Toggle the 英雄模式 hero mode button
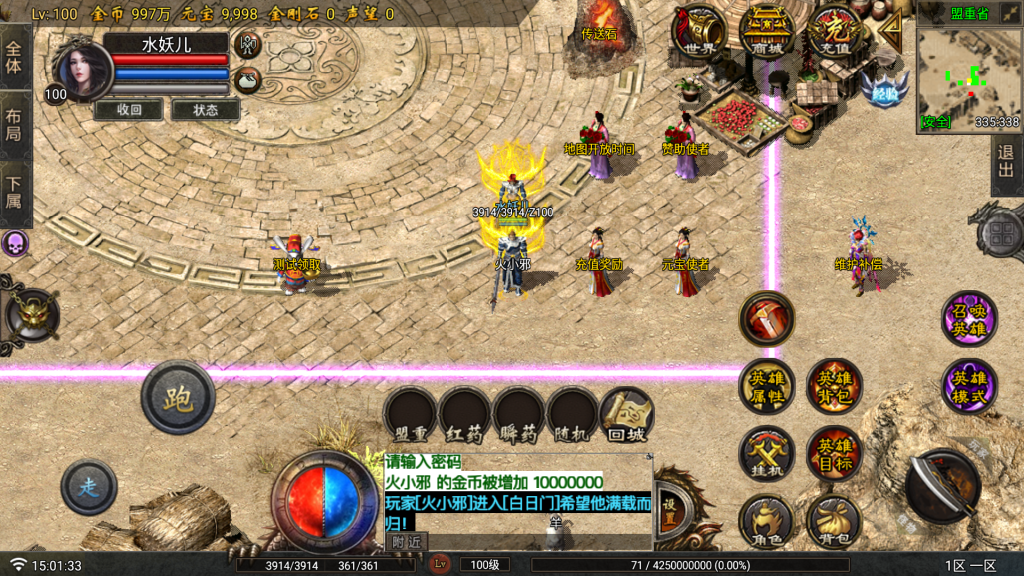The height and width of the screenshot is (576, 1024). [x=969, y=386]
